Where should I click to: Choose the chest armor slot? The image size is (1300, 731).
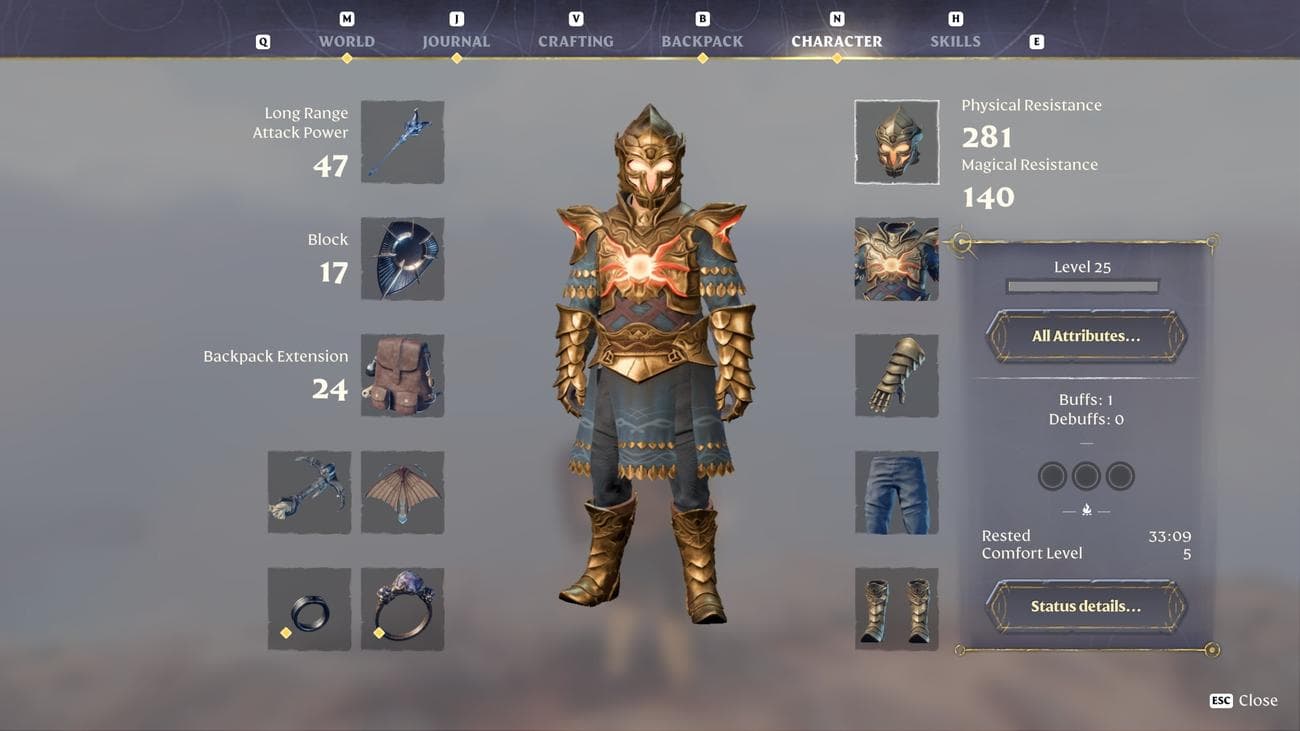click(x=896, y=259)
